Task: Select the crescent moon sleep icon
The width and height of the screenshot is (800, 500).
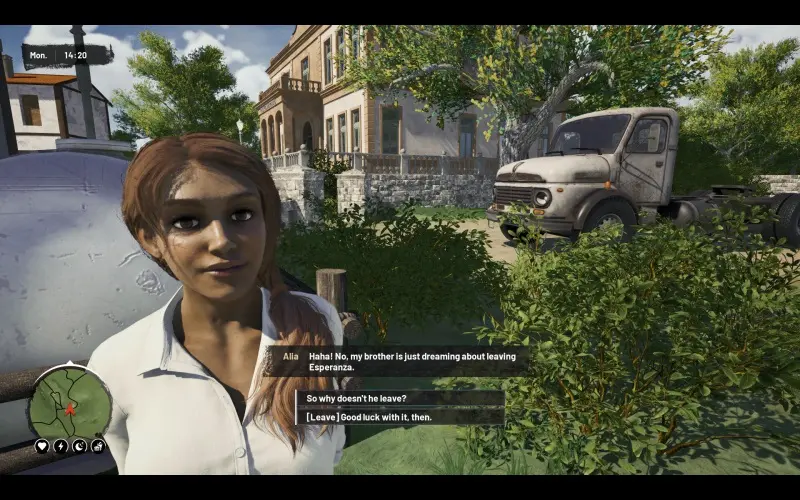Action: pos(79,446)
